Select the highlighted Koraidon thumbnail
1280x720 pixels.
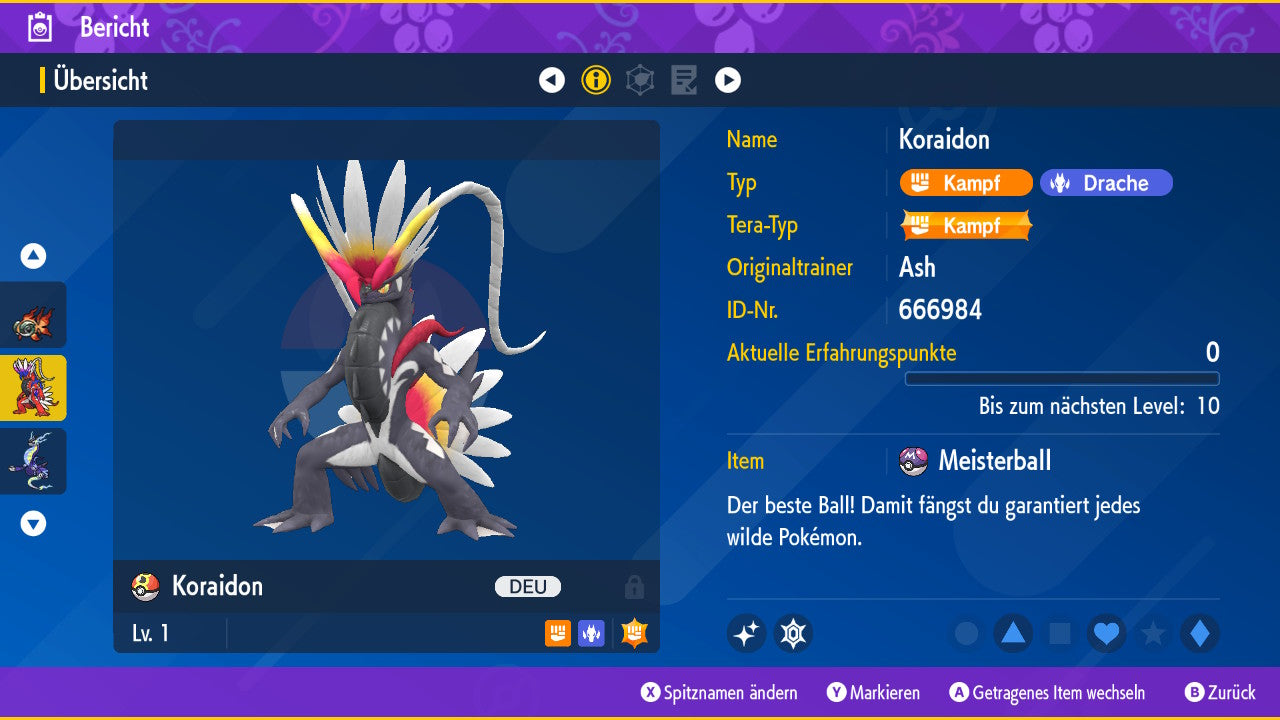33,388
